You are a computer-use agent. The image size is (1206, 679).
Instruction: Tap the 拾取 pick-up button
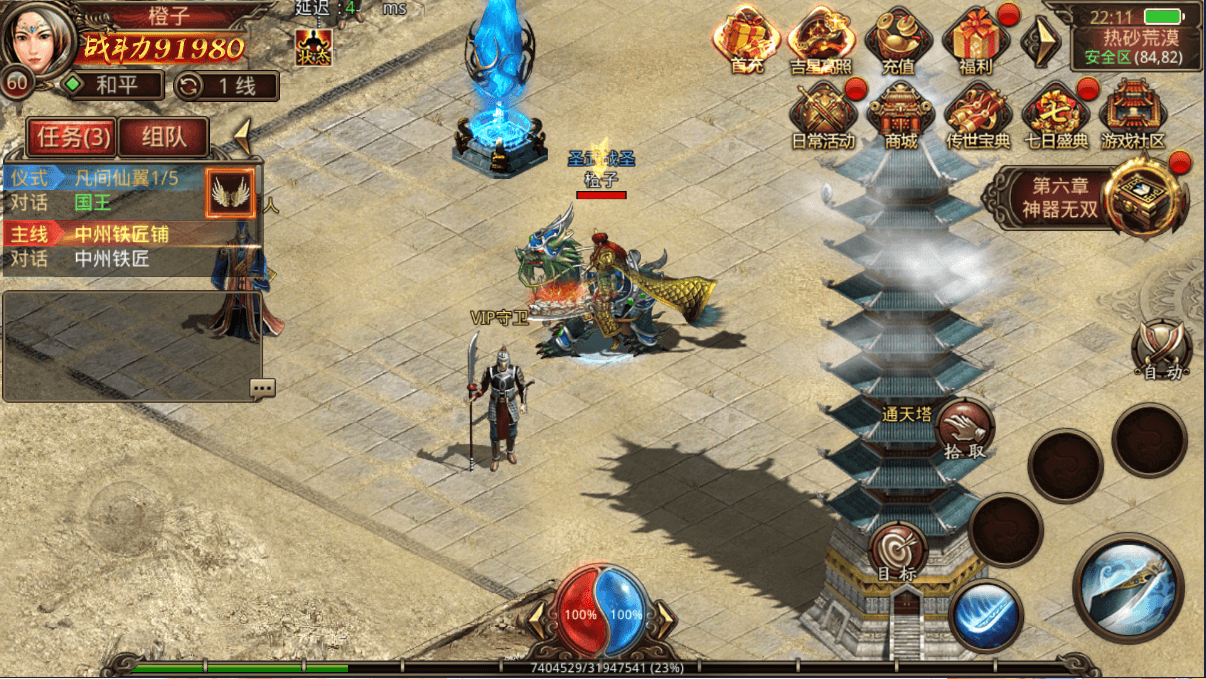pyautogui.click(x=965, y=428)
